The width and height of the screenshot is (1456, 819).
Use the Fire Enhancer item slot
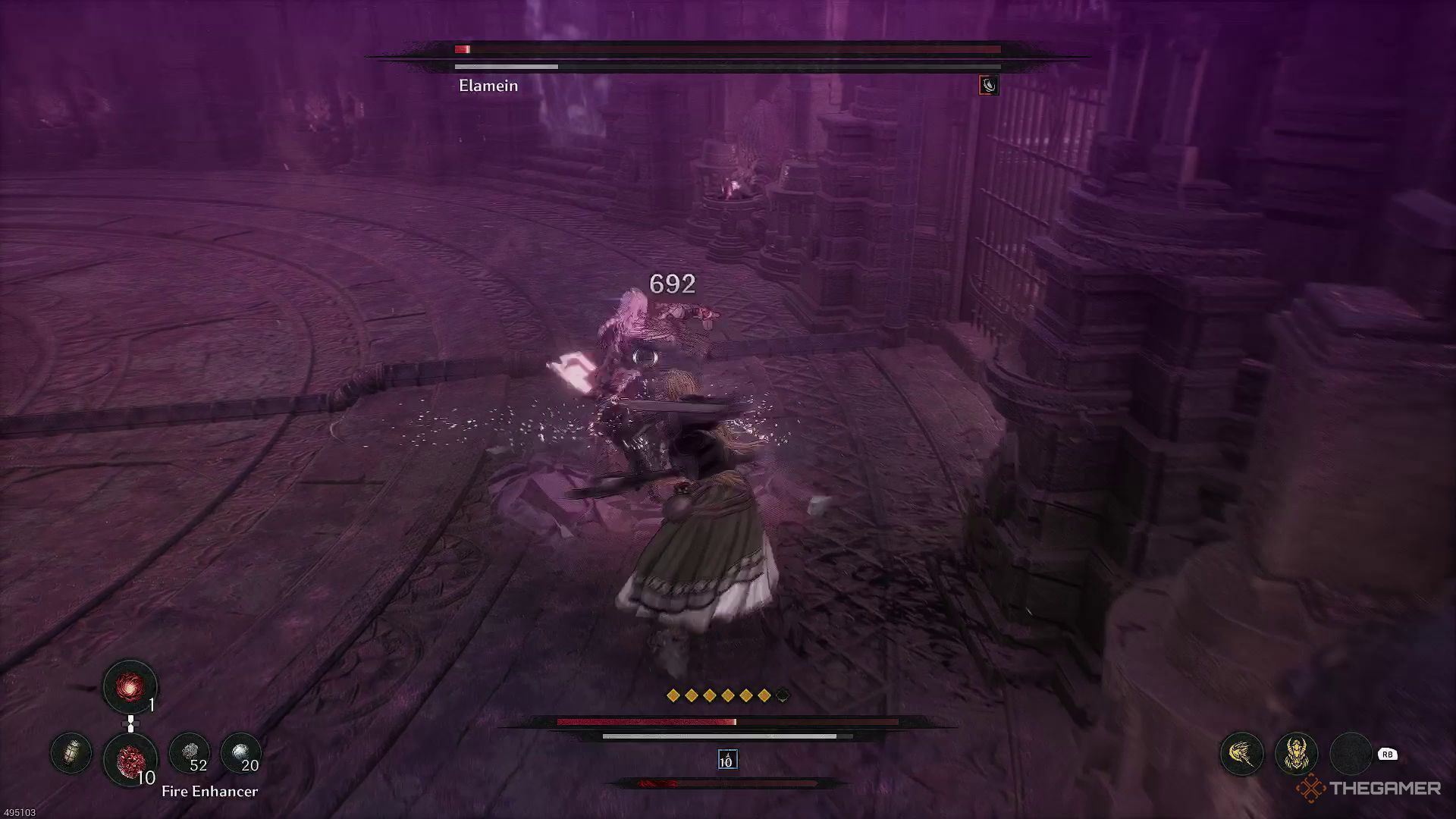[x=130, y=758]
